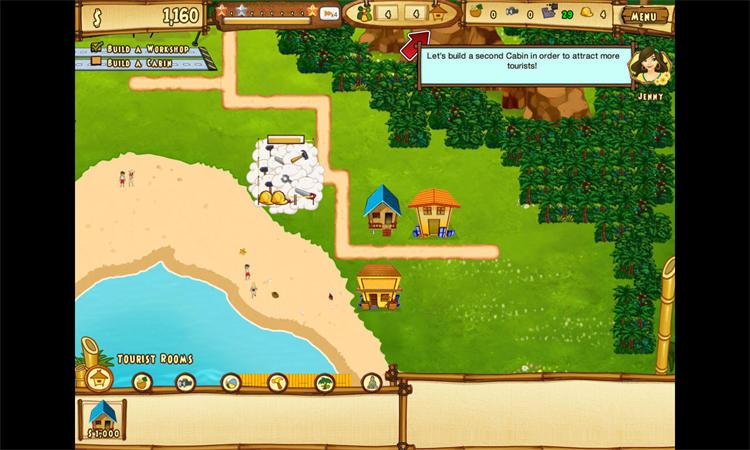Select the stone statue category
Image resolution: width=750 pixels, height=450 pixels.
coord(370,382)
